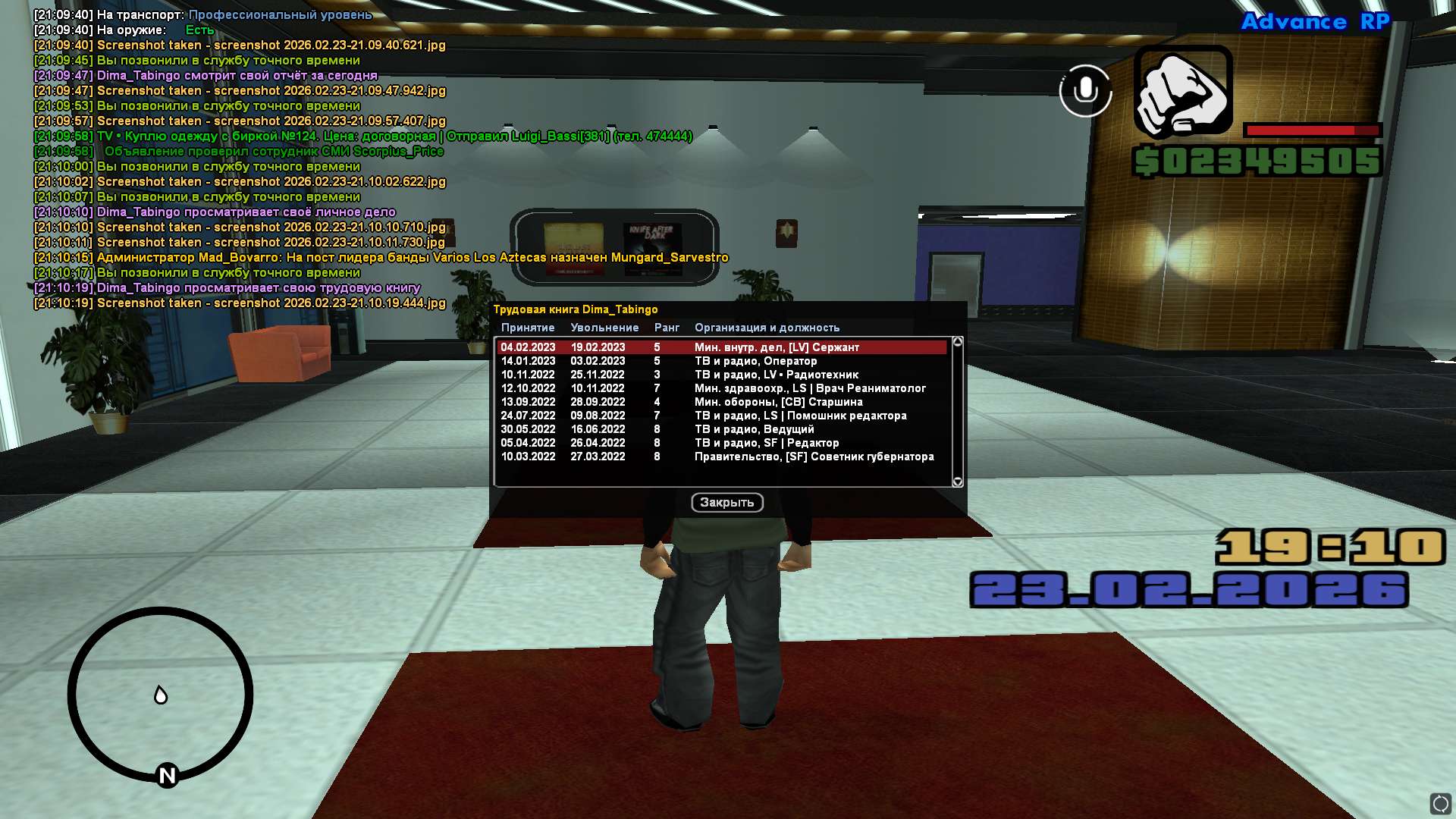Close the work book dialog with Закрыть
Image resolution: width=1456 pixels, height=819 pixels.
point(726,503)
